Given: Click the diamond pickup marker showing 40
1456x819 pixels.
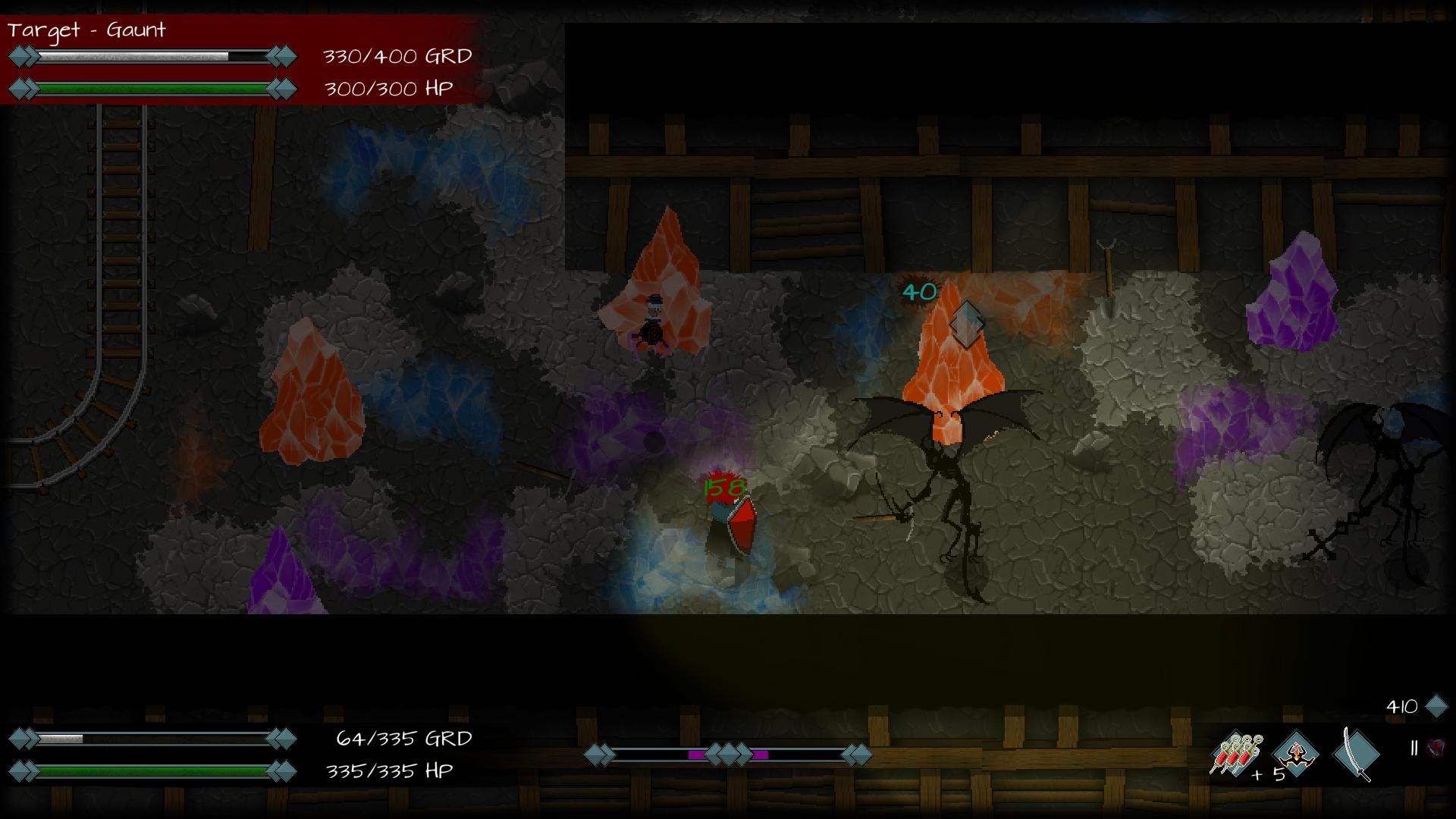Looking at the screenshot, I should tap(965, 325).
